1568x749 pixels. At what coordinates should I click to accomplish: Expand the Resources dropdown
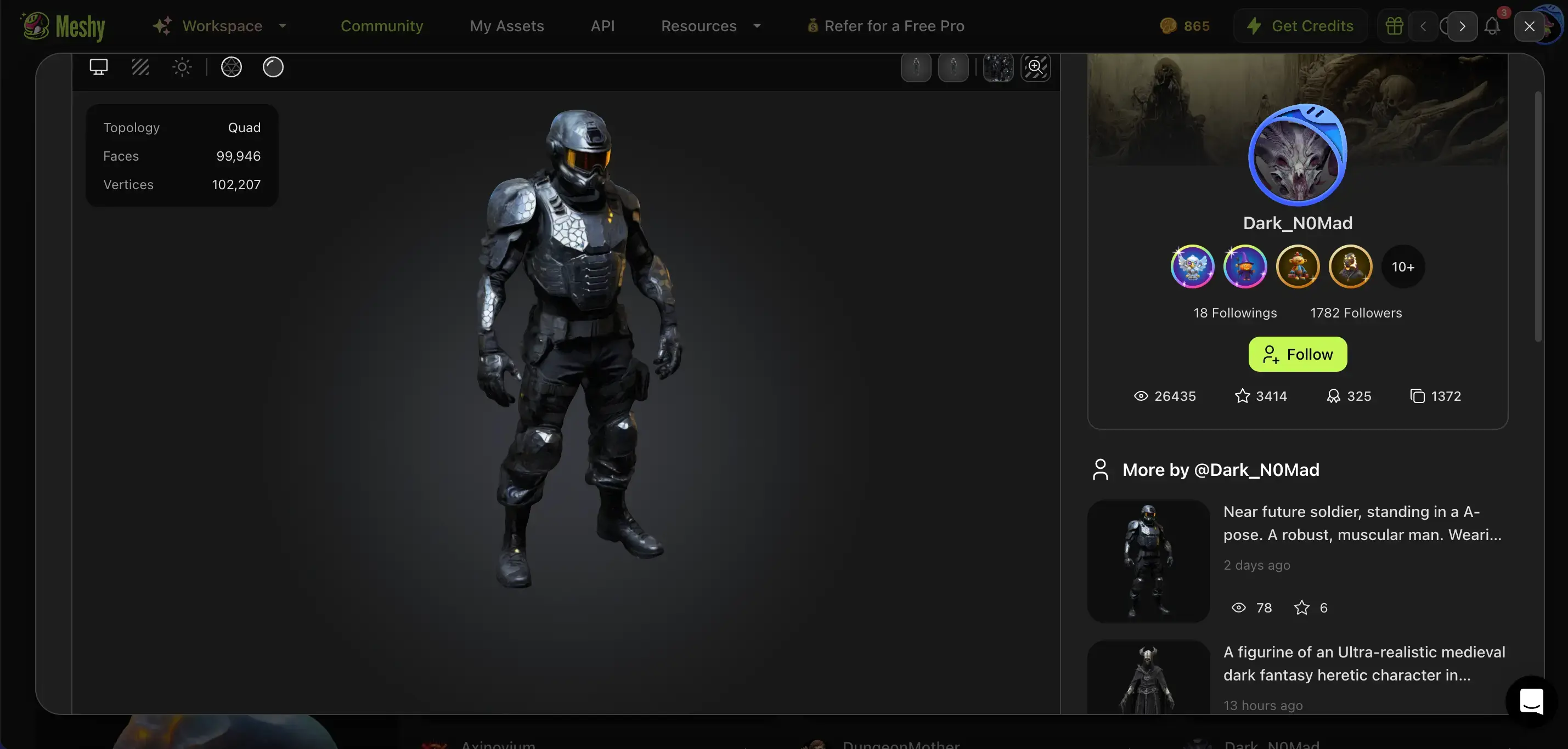click(711, 26)
